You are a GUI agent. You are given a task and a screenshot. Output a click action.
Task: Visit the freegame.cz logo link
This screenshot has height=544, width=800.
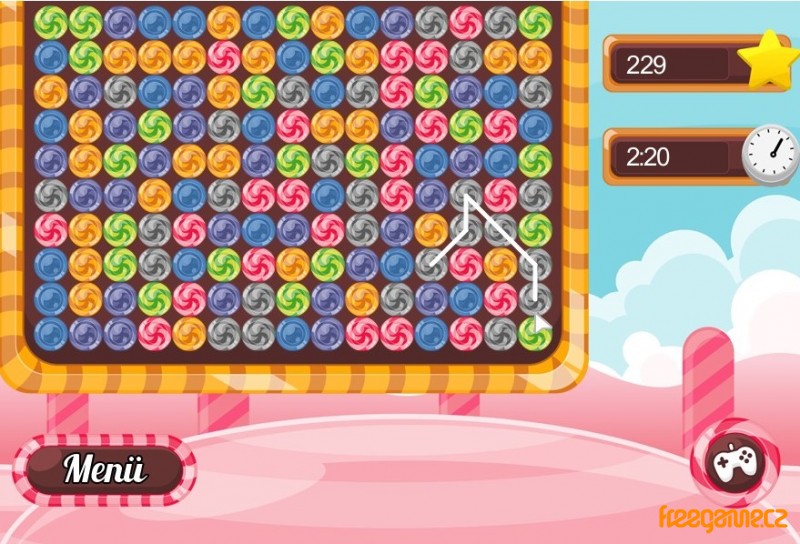coord(723,518)
